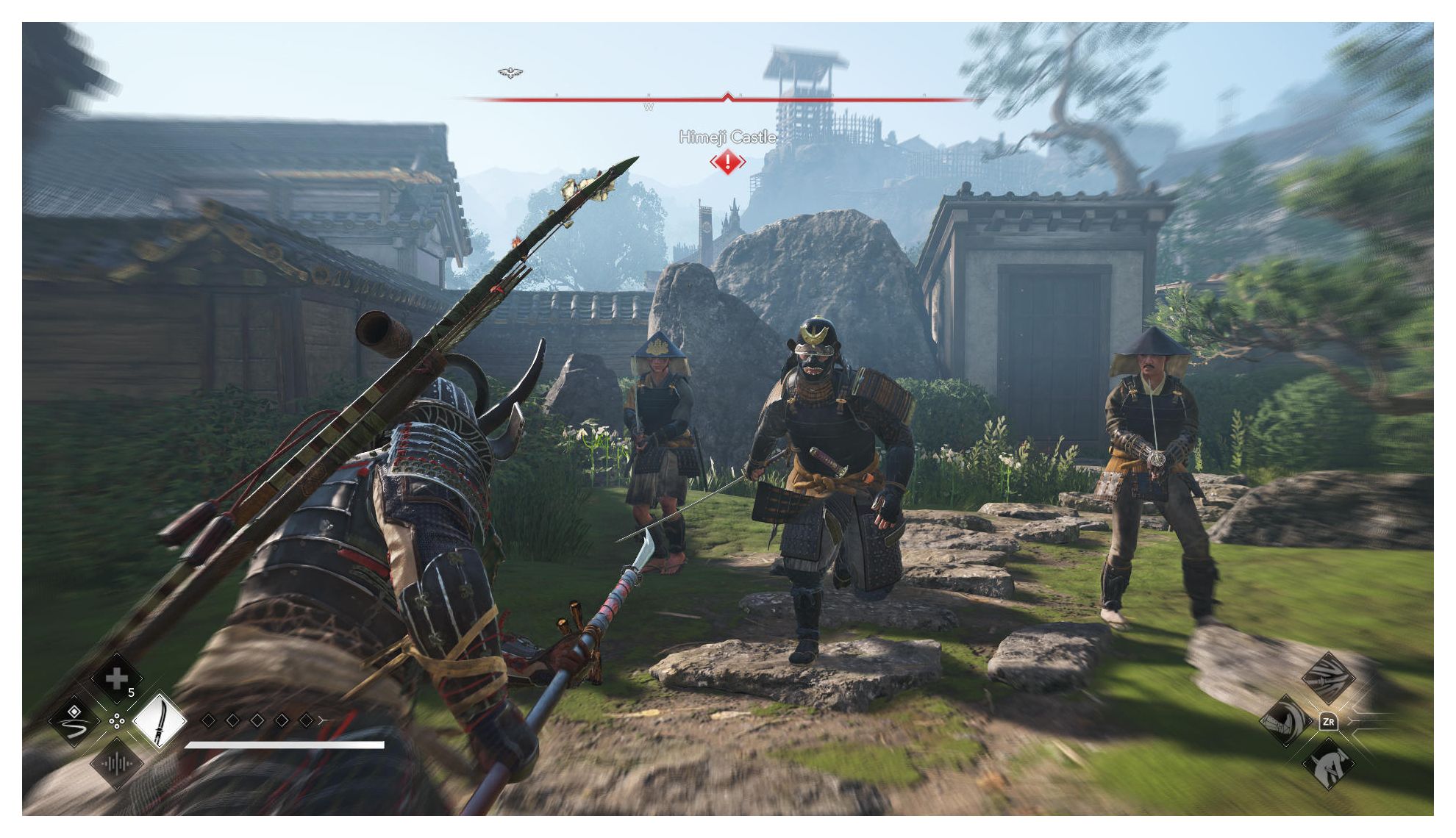This screenshot has width=1456, height=838.
Task: Use the healing ration cross icon
Action: tap(116, 678)
